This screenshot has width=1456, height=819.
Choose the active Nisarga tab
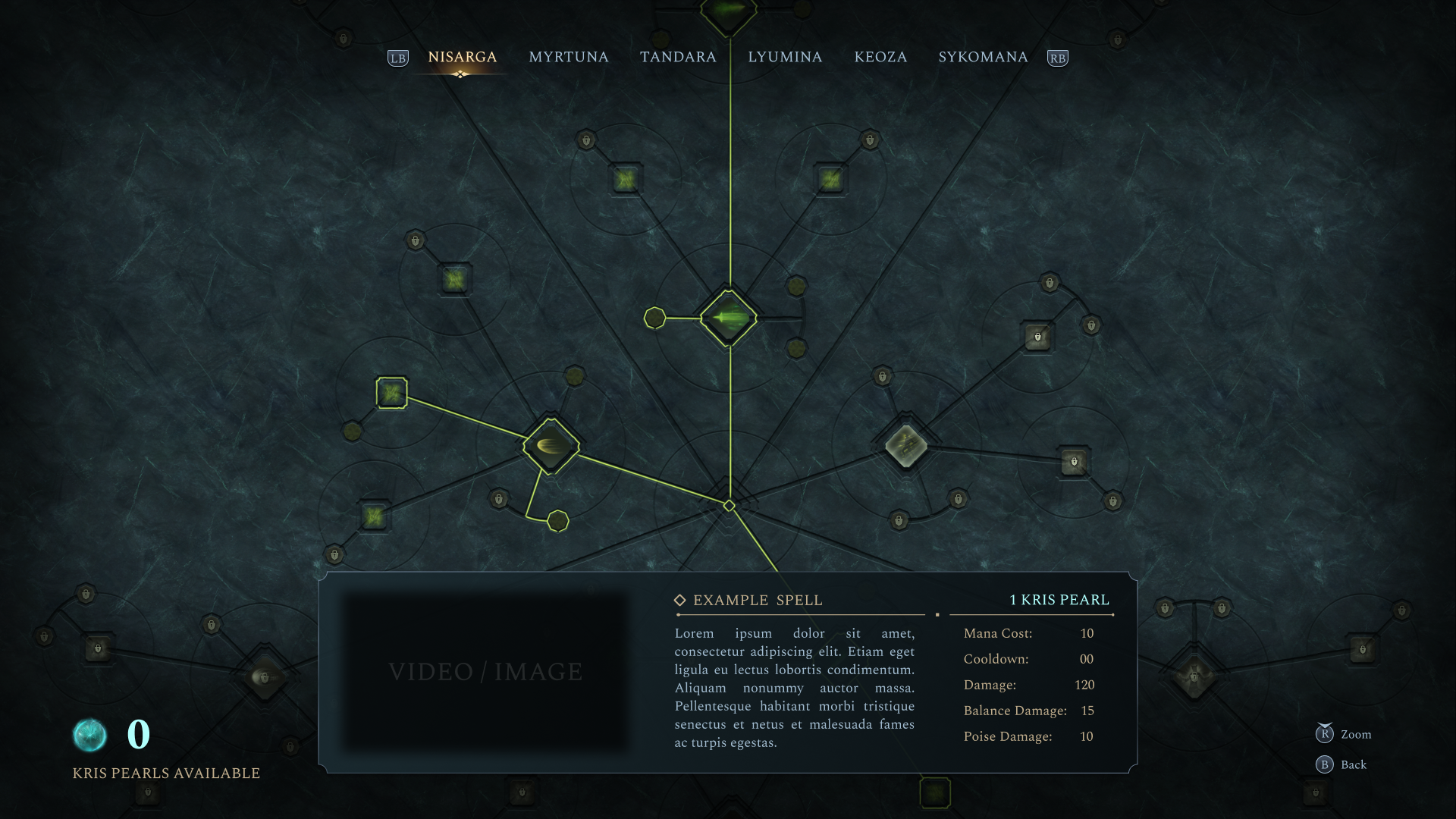(x=462, y=58)
